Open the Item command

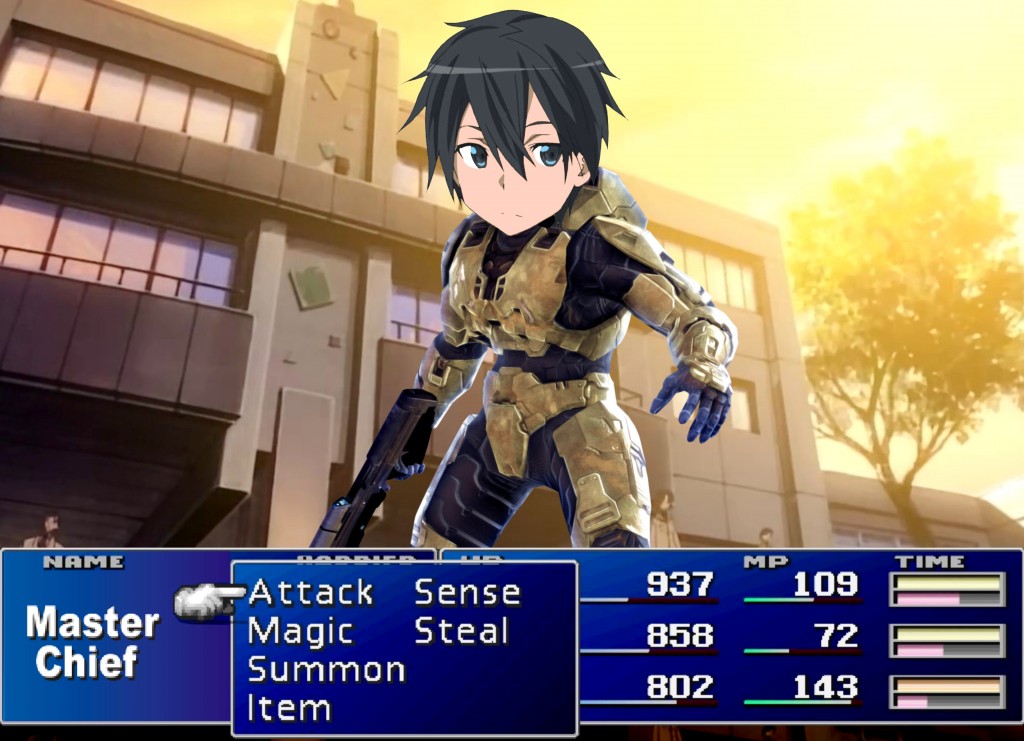point(289,709)
